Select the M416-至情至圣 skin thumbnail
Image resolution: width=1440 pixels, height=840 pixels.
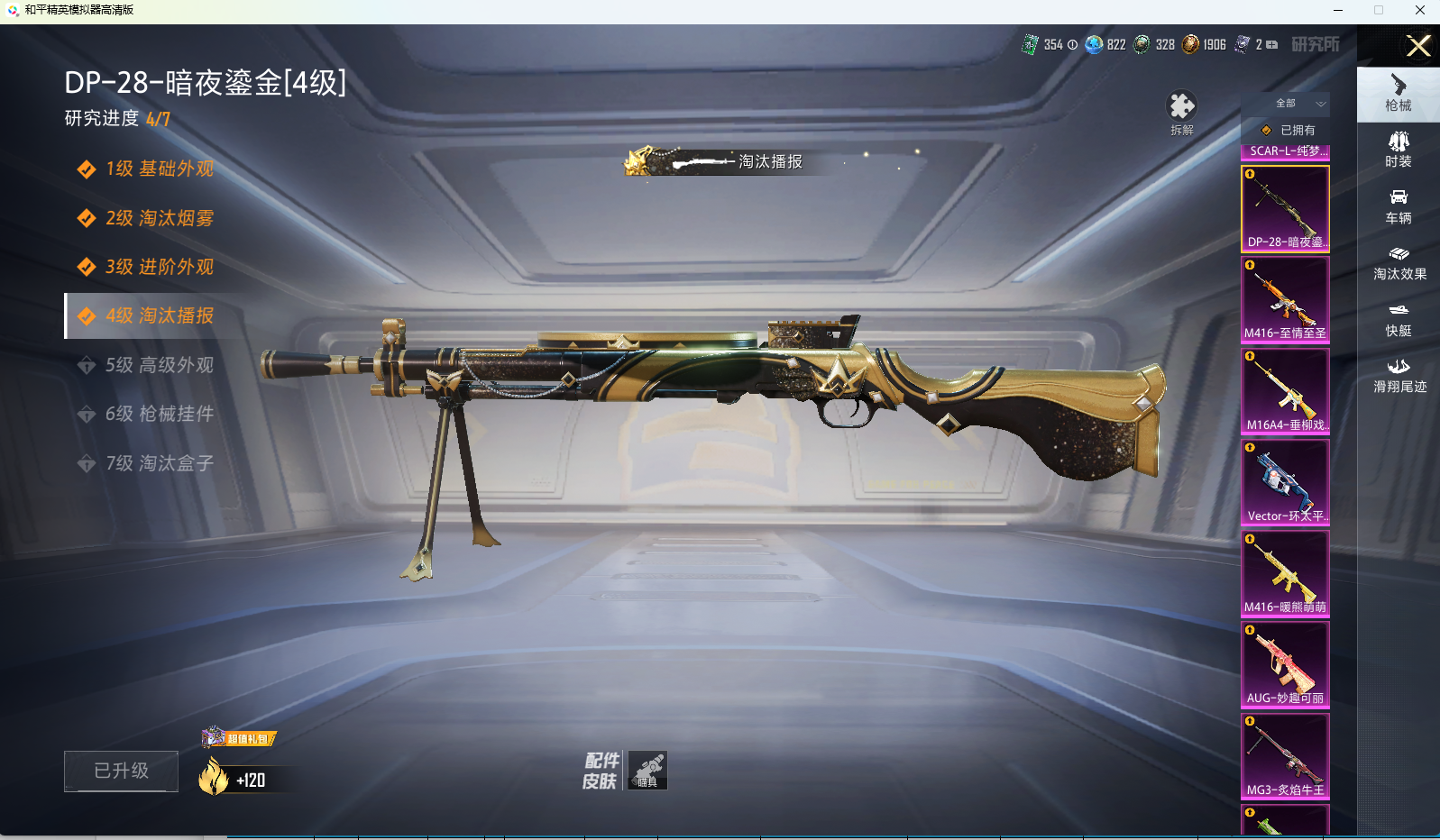[1285, 300]
